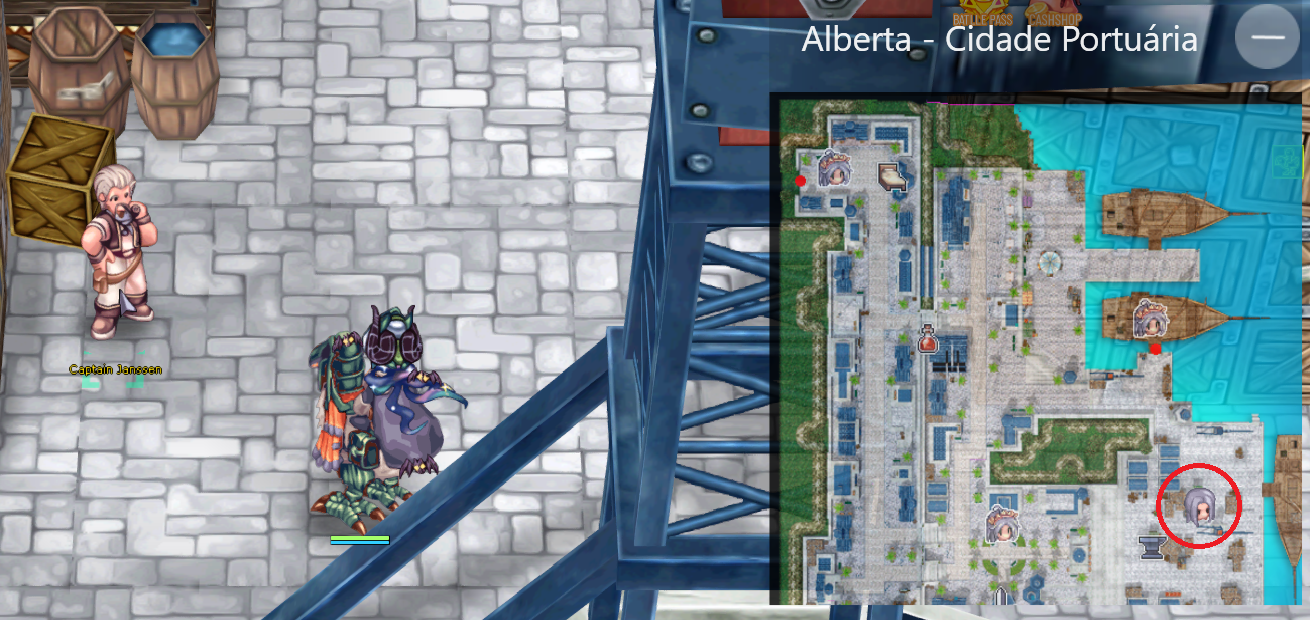Select the Kafra marker on the docked ship
Viewport: 1310px width, 620px height.
[1148, 319]
